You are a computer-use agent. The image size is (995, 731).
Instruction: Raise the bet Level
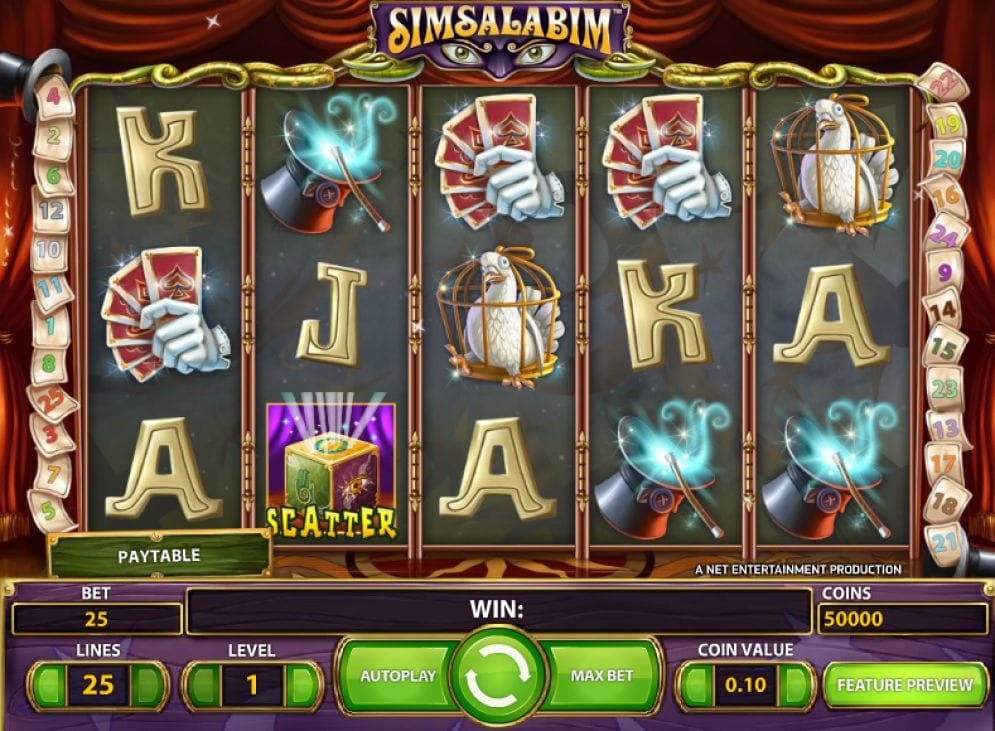(x=301, y=687)
